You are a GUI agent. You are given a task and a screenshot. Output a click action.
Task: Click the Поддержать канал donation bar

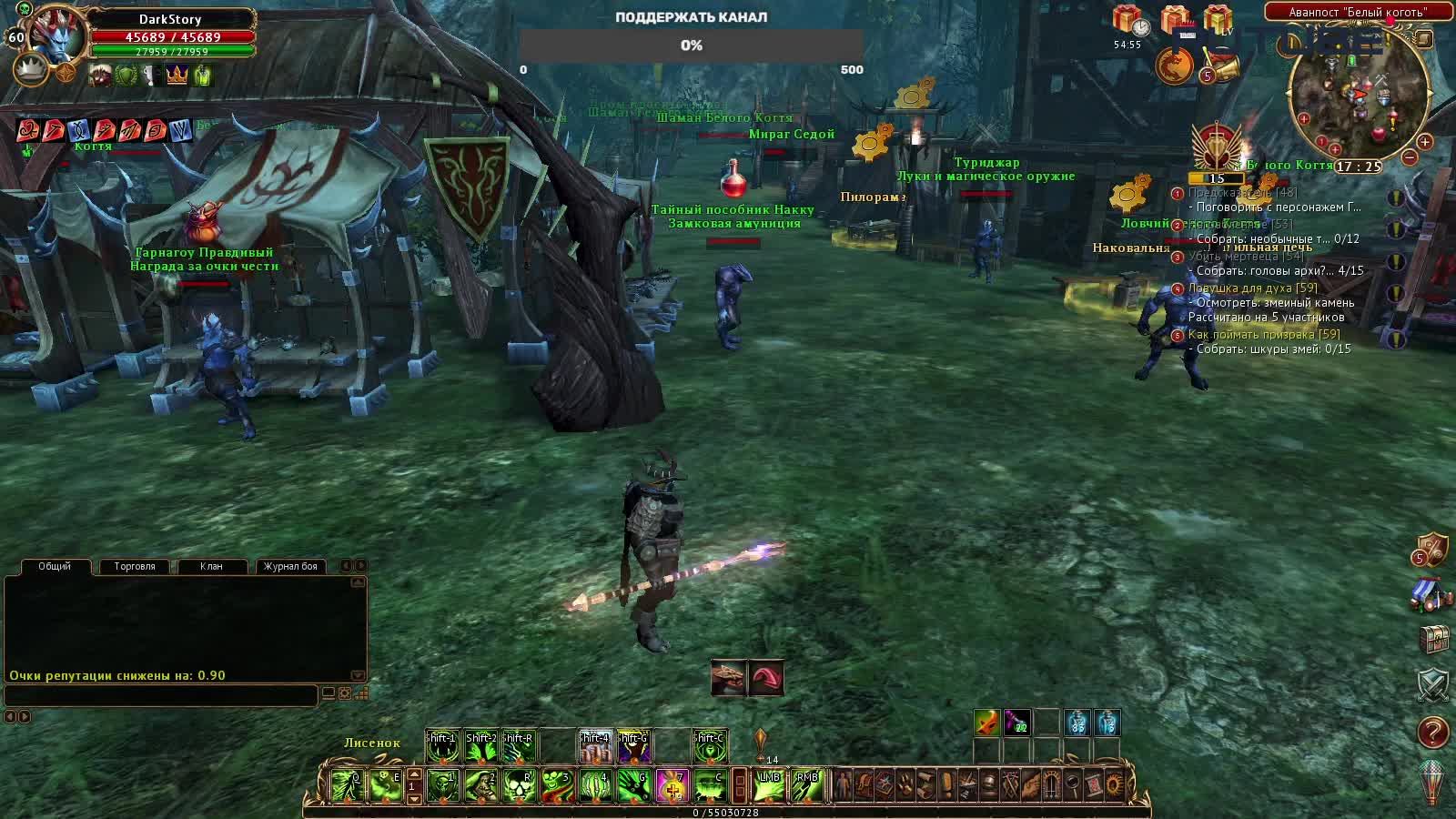coord(691,45)
